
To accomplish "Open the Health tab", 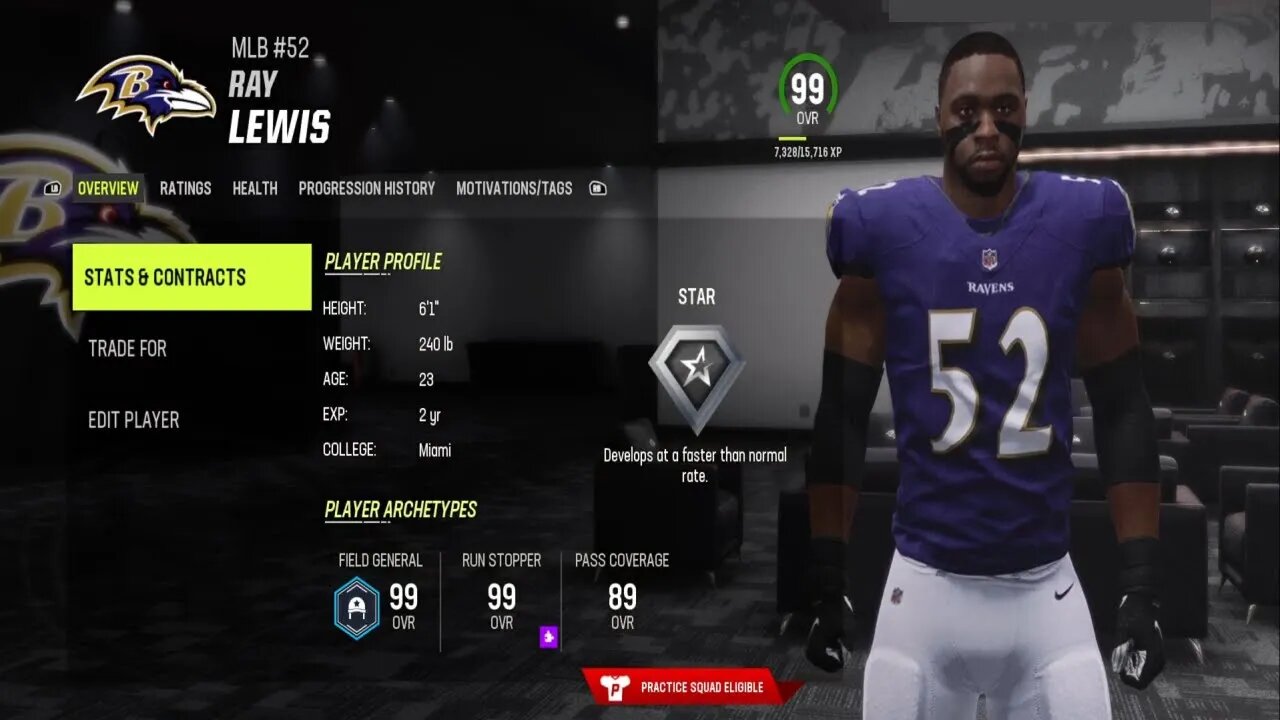I will pos(255,188).
